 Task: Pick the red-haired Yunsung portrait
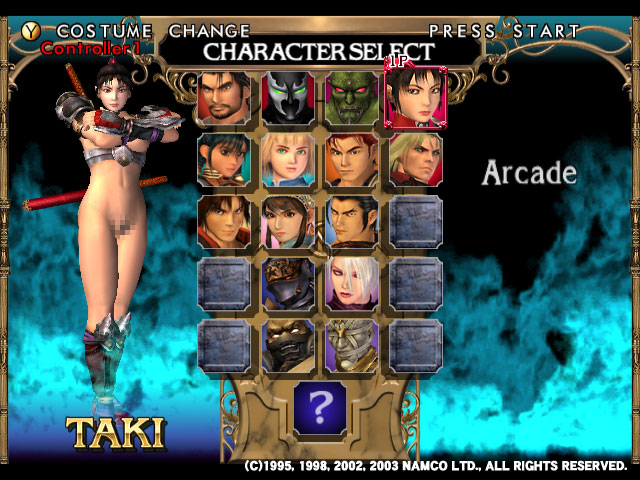click(x=352, y=159)
